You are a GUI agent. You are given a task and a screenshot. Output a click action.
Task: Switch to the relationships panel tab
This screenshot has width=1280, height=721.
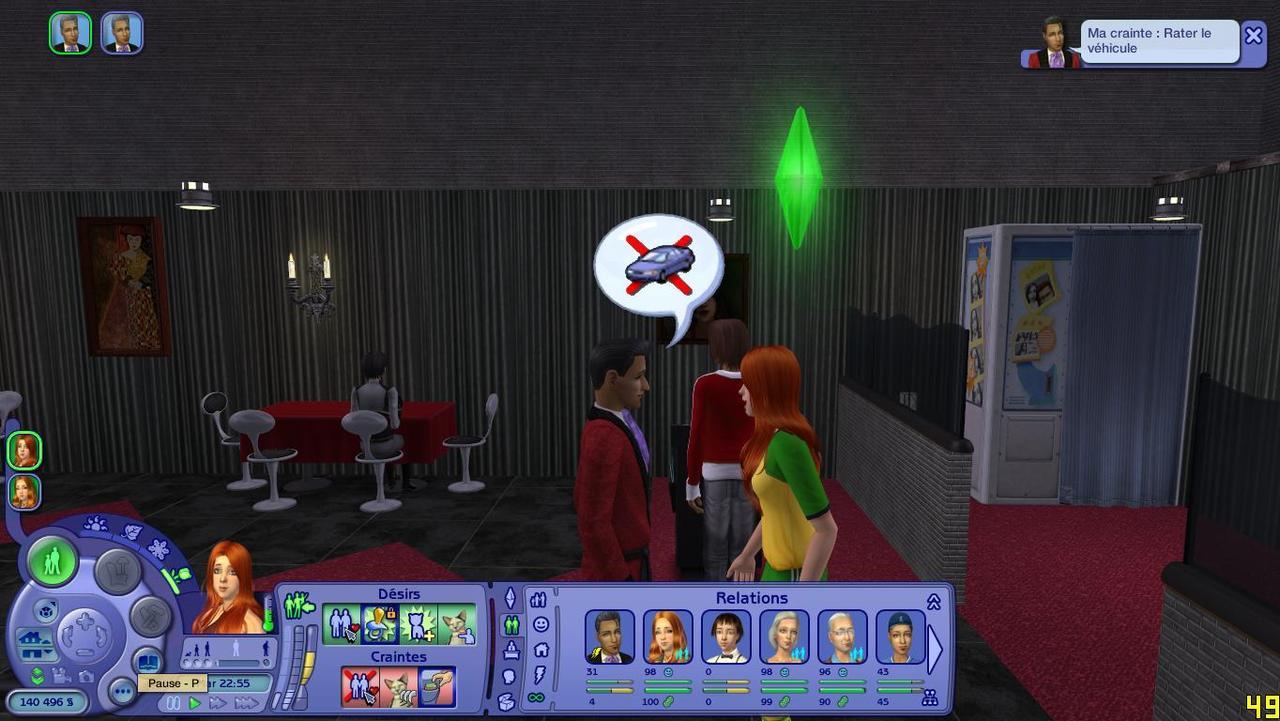[x=511, y=625]
